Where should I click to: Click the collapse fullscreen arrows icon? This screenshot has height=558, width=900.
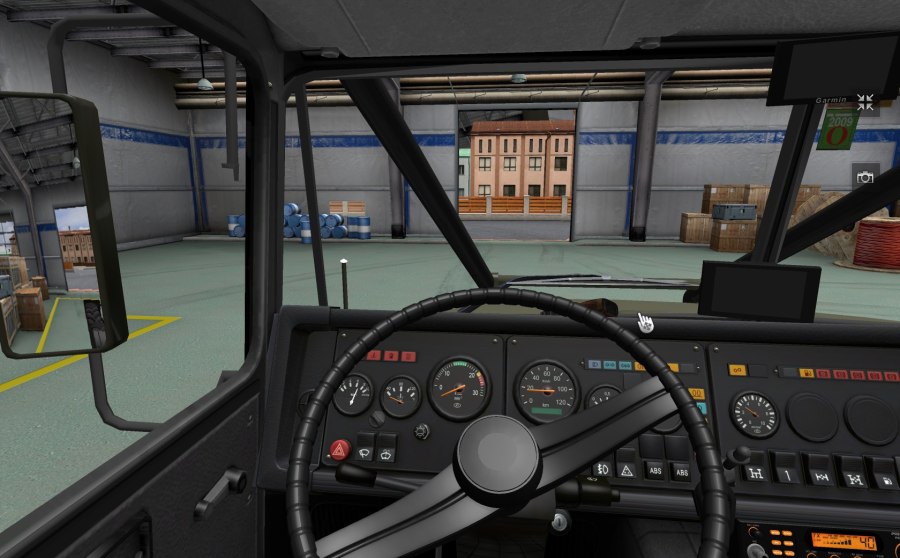[865, 102]
